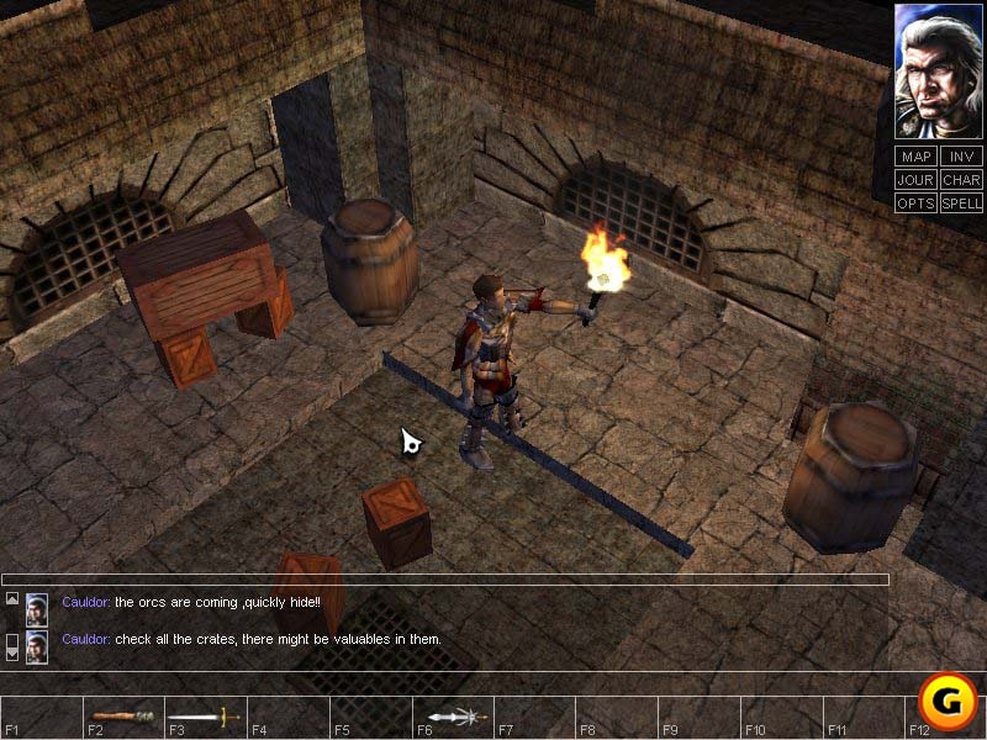Select the longsword in the F3 slot
The height and width of the screenshot is (740, 987).
pos(204,716)
